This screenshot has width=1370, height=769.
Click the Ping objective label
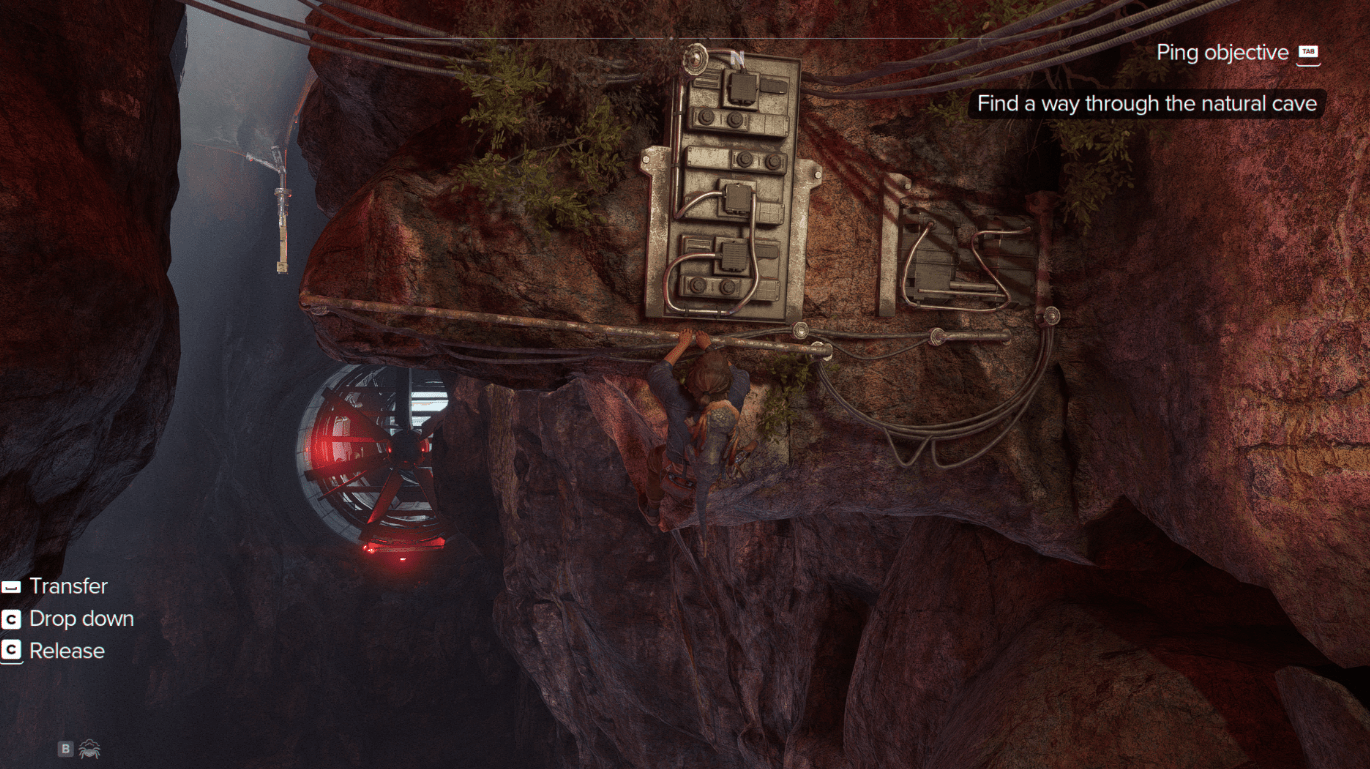[1222, 53]
